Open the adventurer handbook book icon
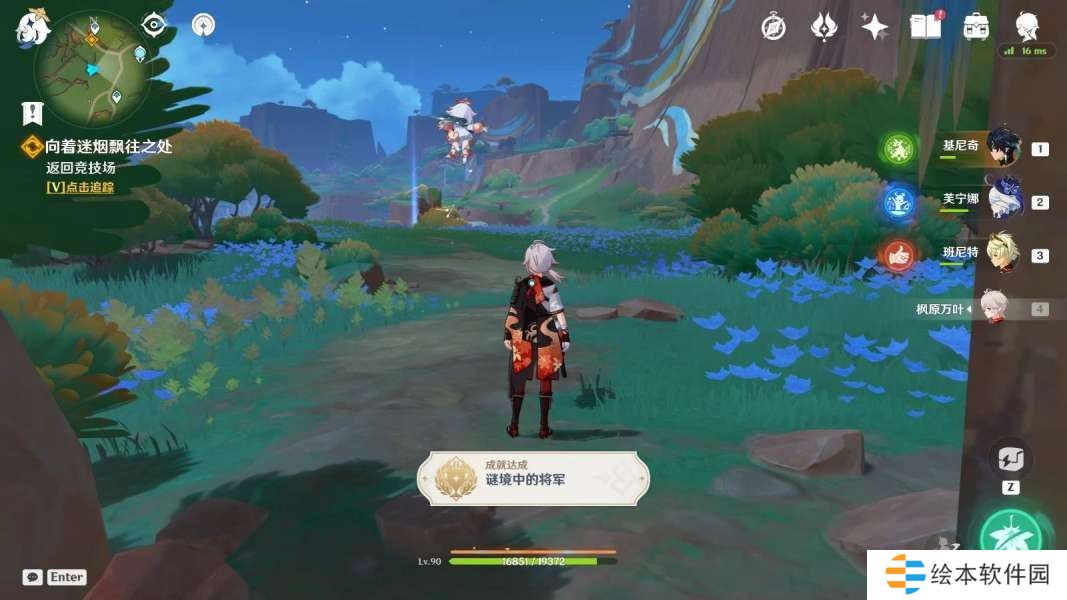This screenshot has width=1067, height=600. 925,27
